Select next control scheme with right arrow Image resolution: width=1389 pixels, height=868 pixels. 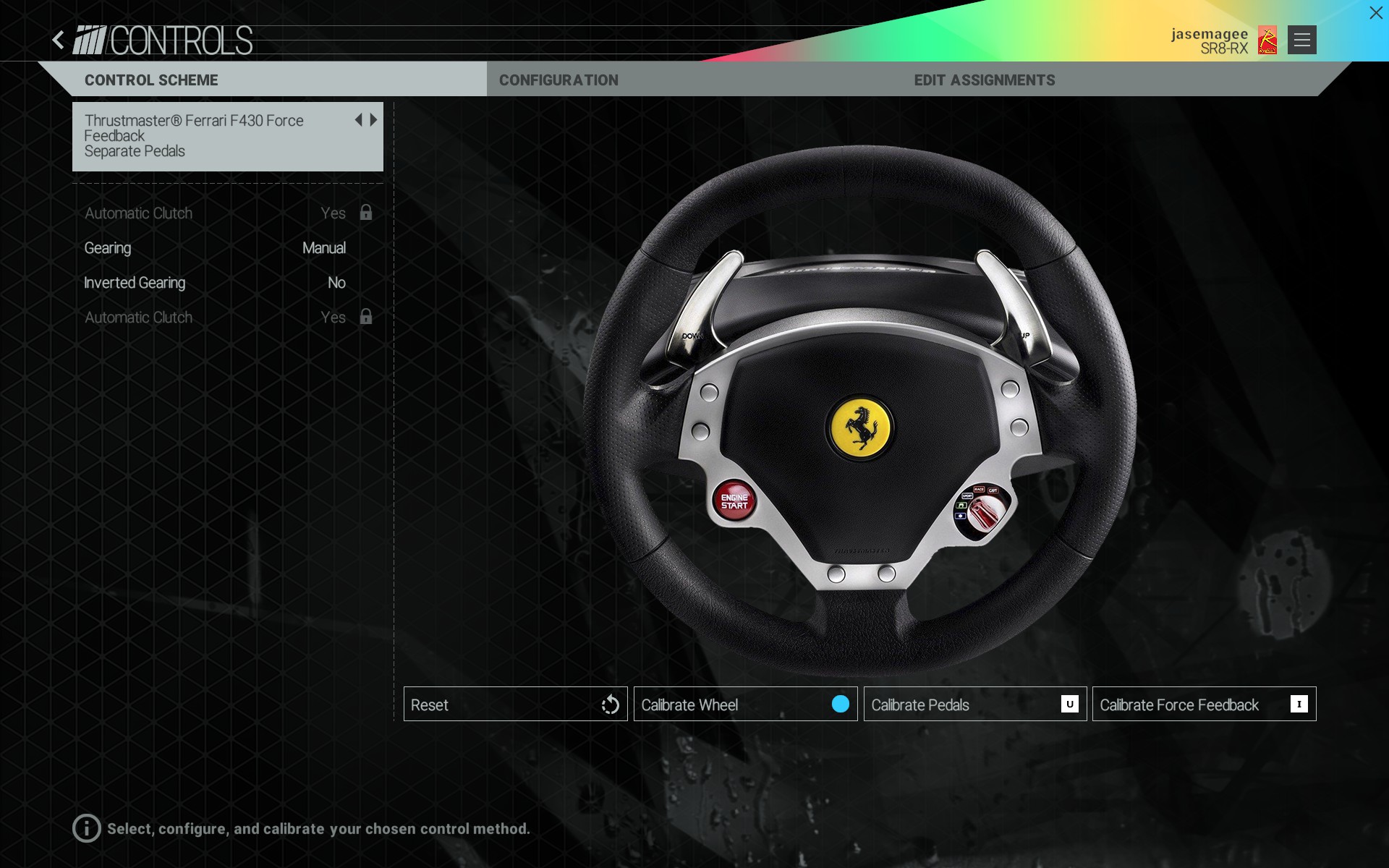[374, 120]
